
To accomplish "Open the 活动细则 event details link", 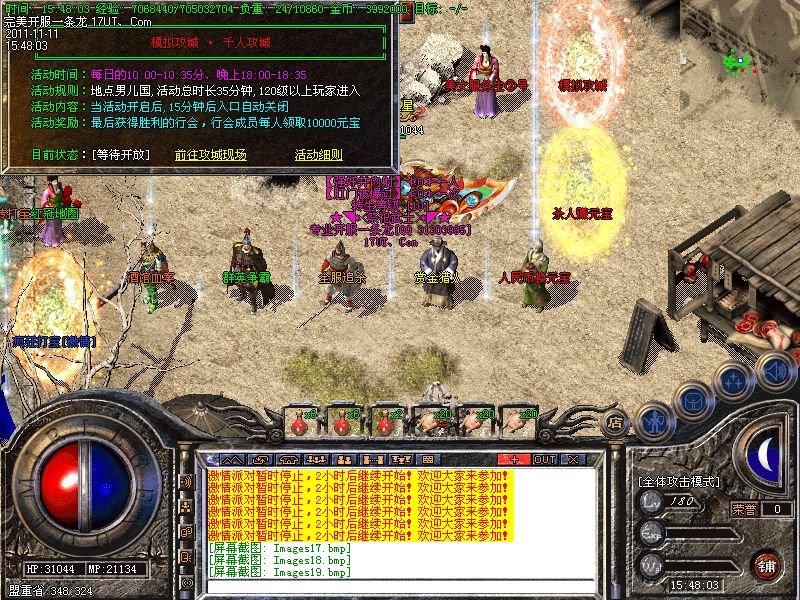I will click(318, 155).
